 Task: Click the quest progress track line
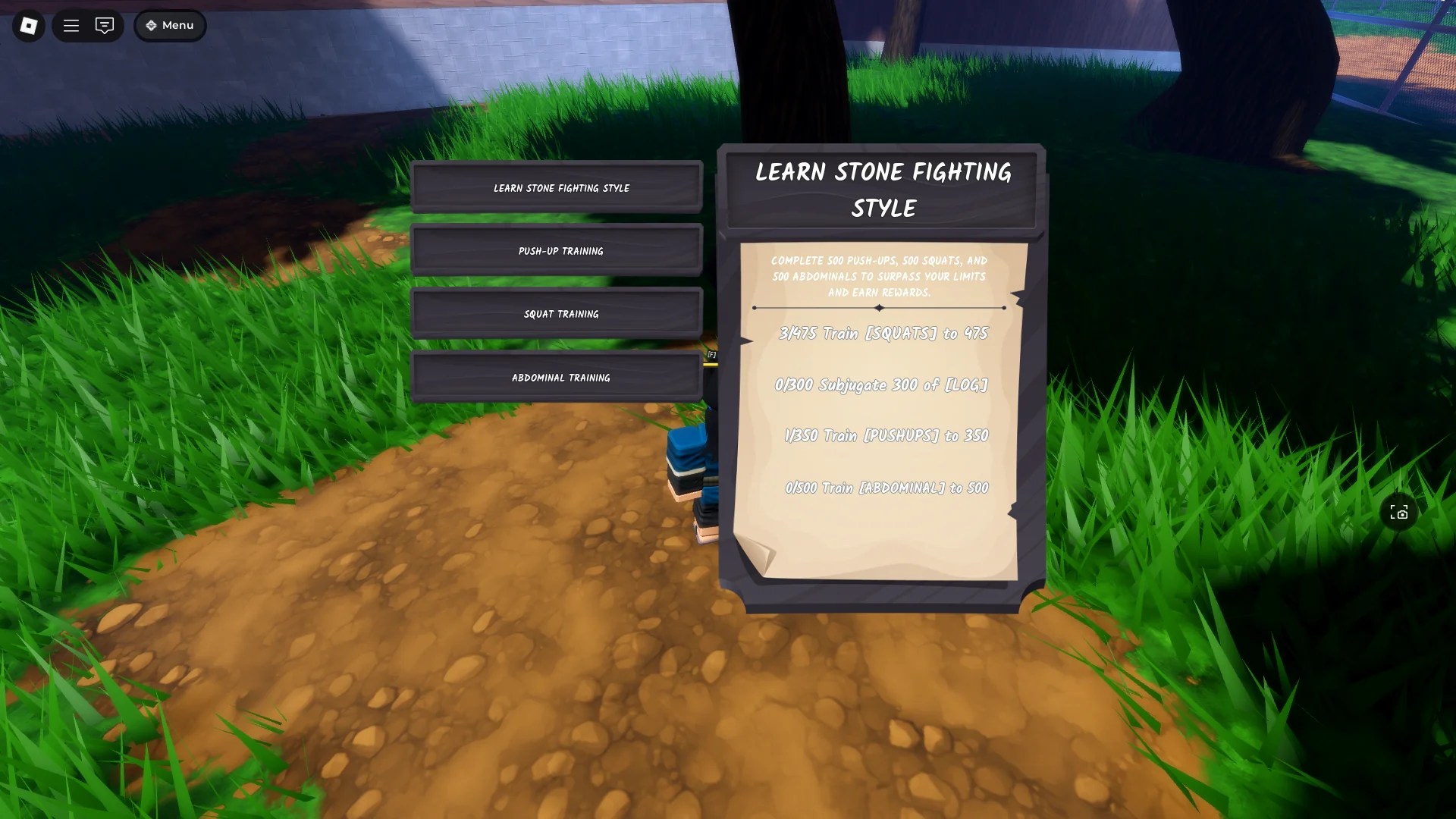click(880, 308)
